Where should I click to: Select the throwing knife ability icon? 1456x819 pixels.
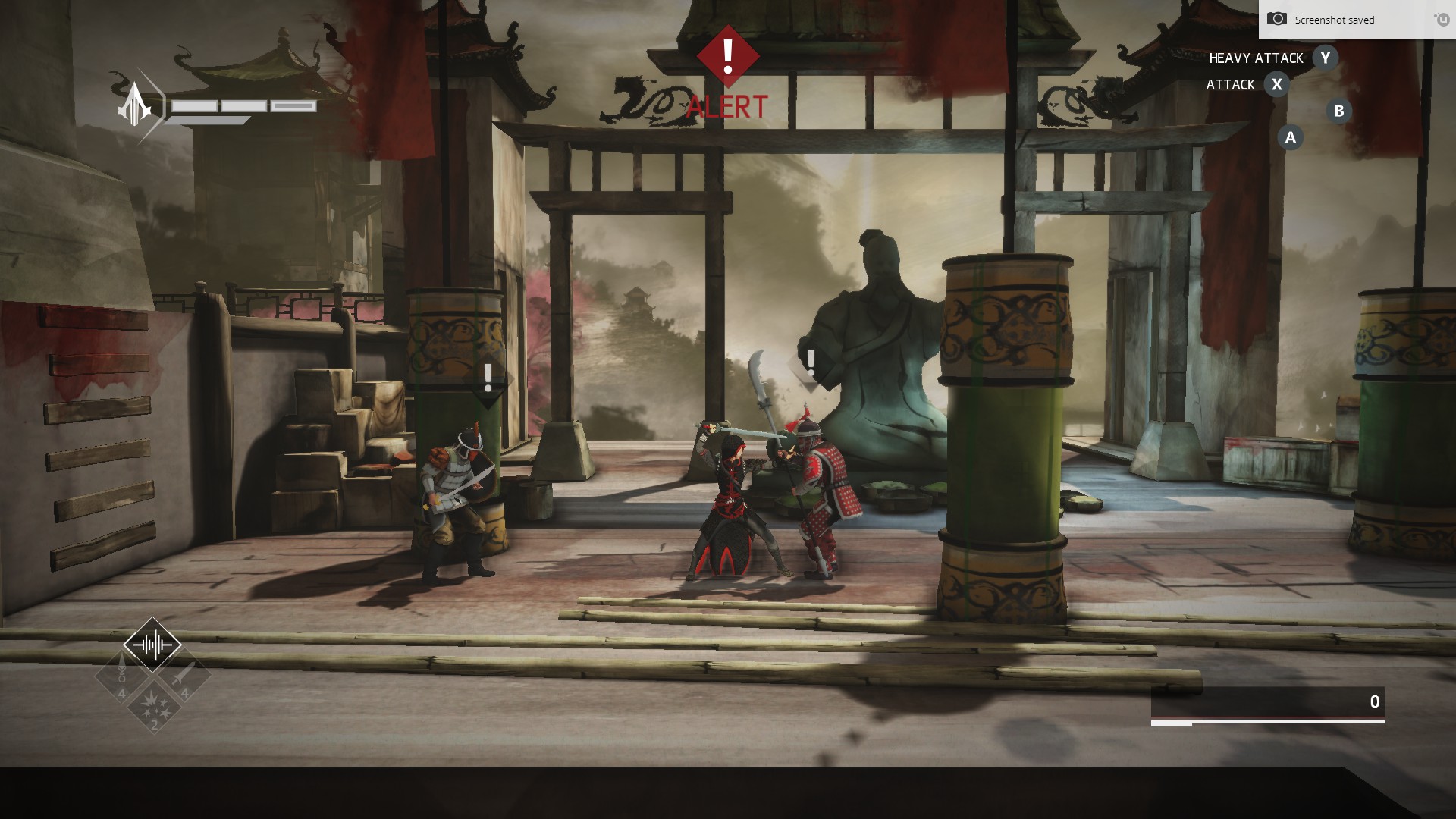pos(185,677)
